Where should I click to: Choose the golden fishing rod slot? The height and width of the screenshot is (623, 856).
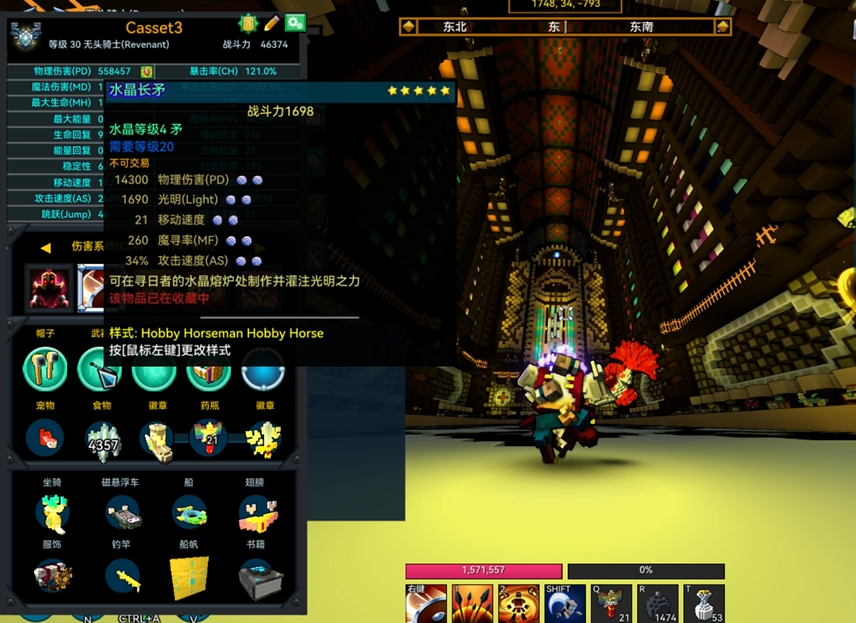point(124,577)
